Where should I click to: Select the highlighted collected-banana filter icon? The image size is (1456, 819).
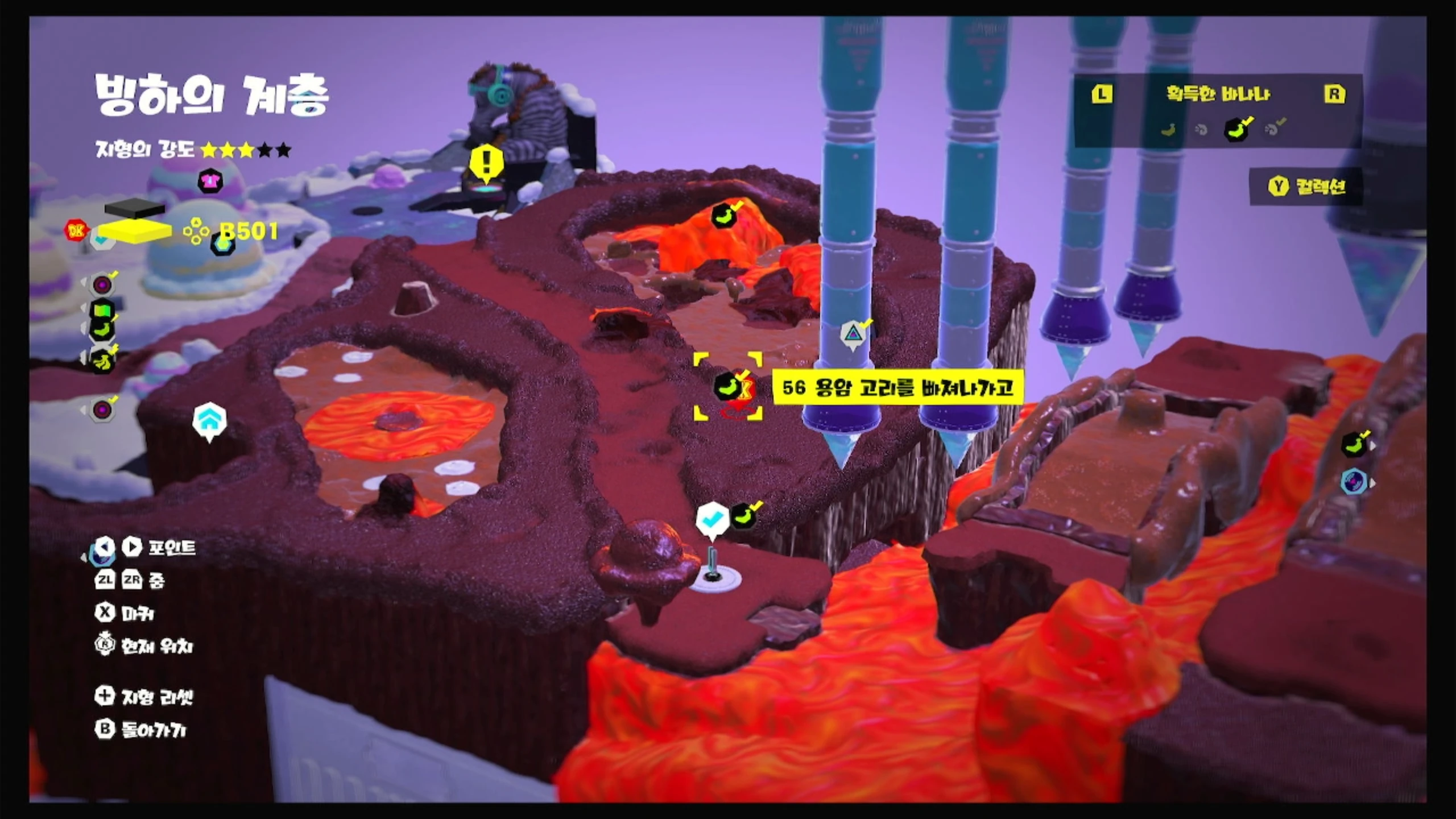click(1236, 129)
